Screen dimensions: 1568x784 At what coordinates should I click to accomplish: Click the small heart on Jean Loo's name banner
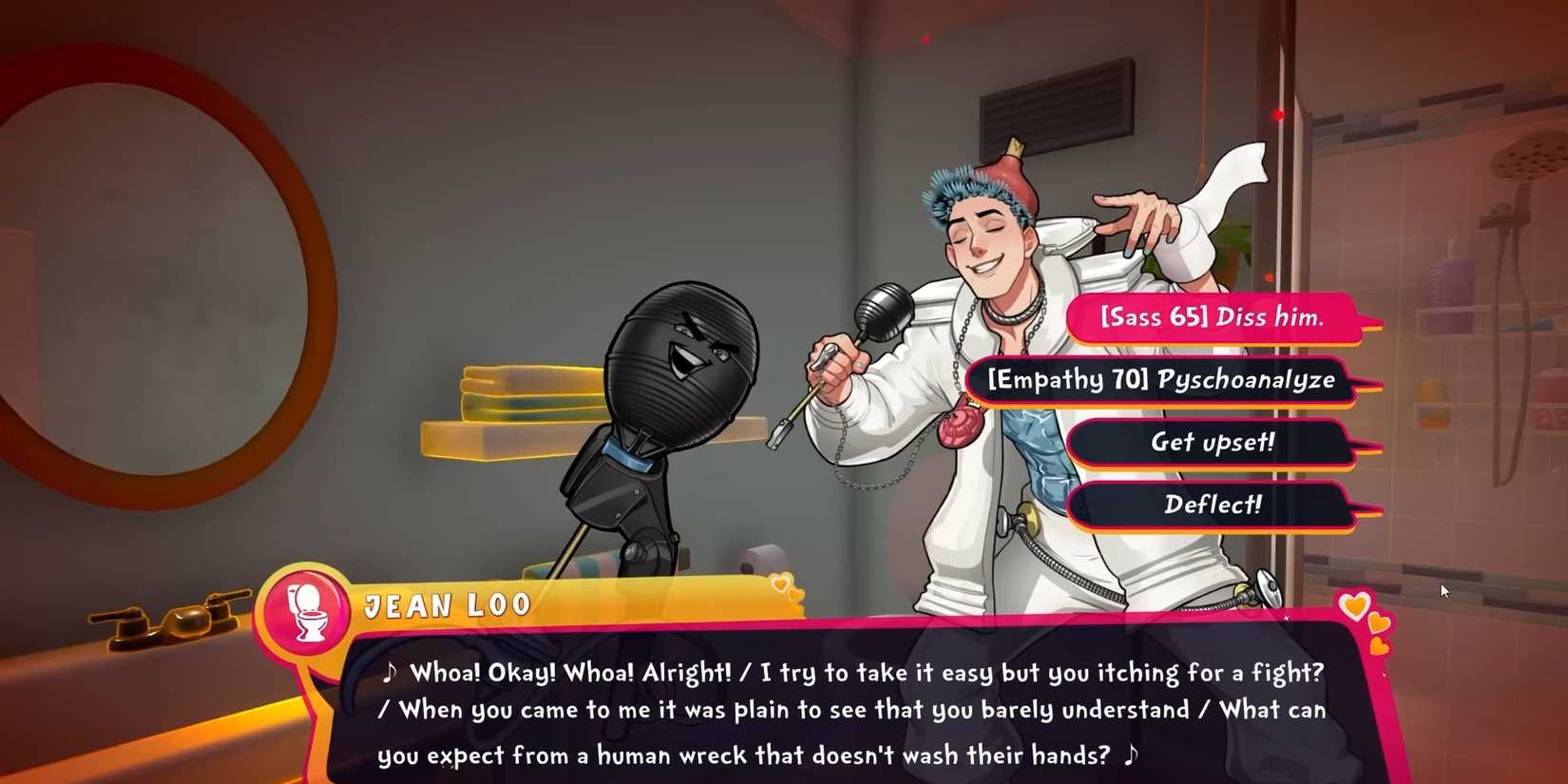tap(781, 582)
